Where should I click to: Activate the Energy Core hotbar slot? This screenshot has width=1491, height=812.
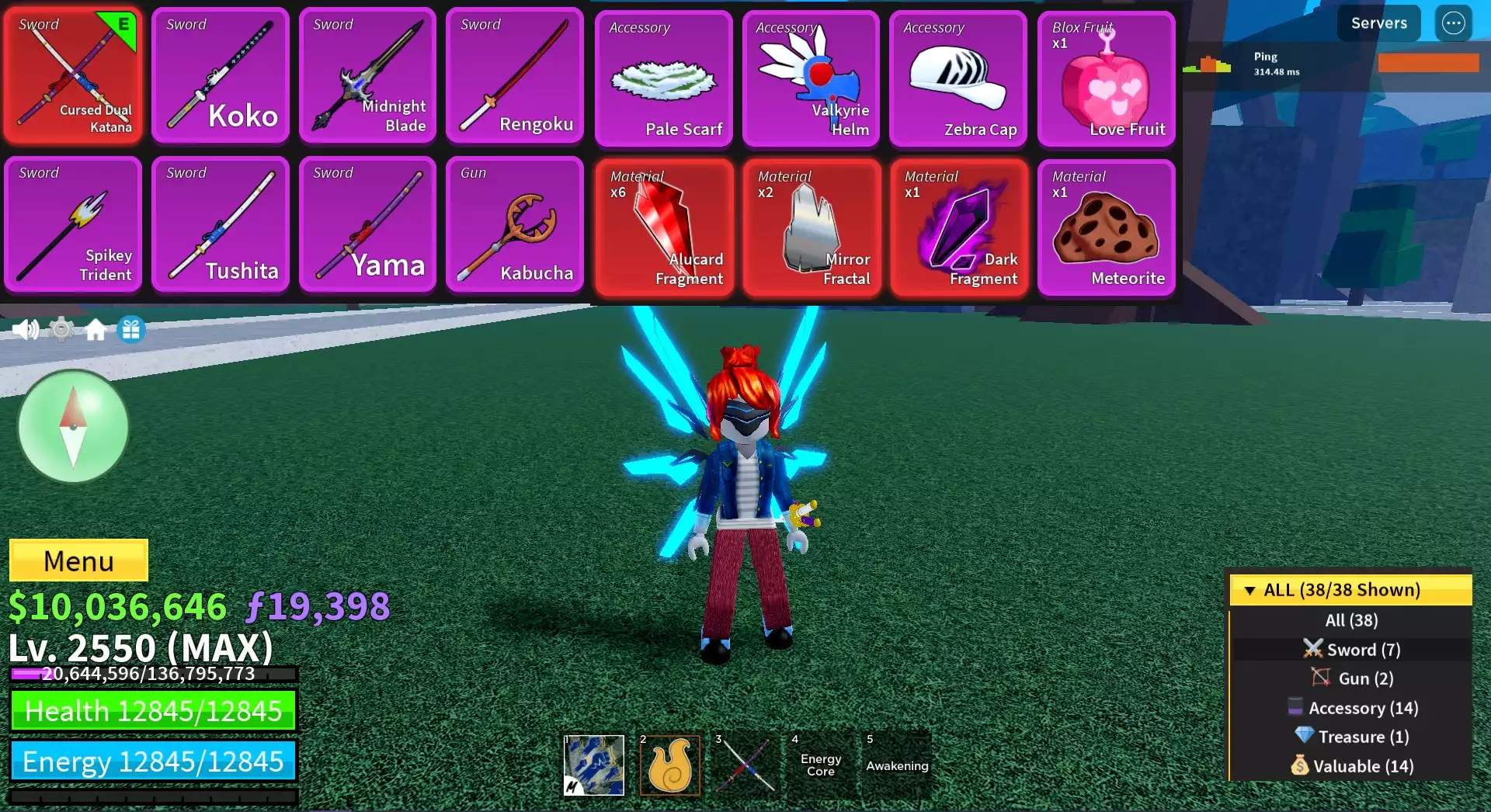[821, 765]
